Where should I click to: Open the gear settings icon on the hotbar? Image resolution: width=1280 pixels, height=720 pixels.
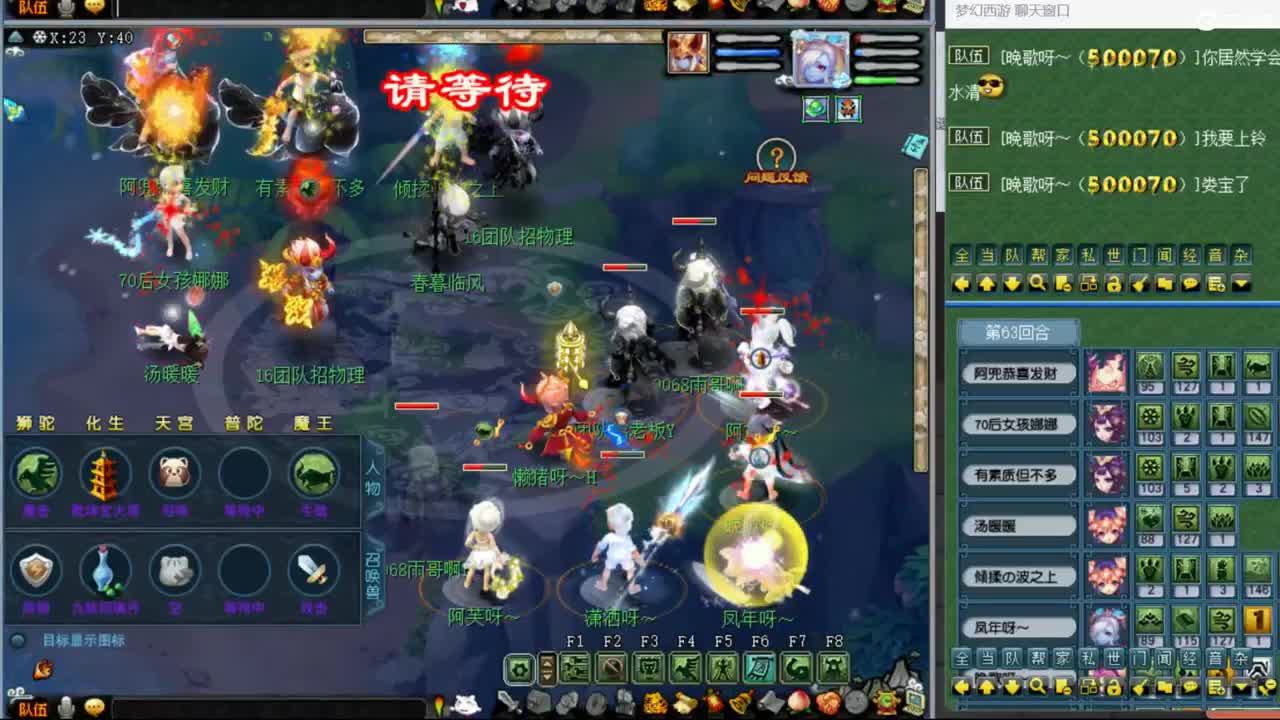click(518, 668)
